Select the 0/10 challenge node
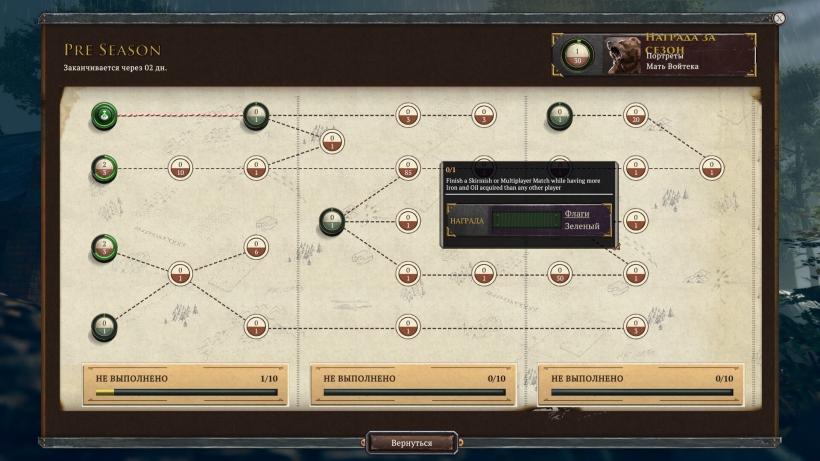 (x=179, y=168)
